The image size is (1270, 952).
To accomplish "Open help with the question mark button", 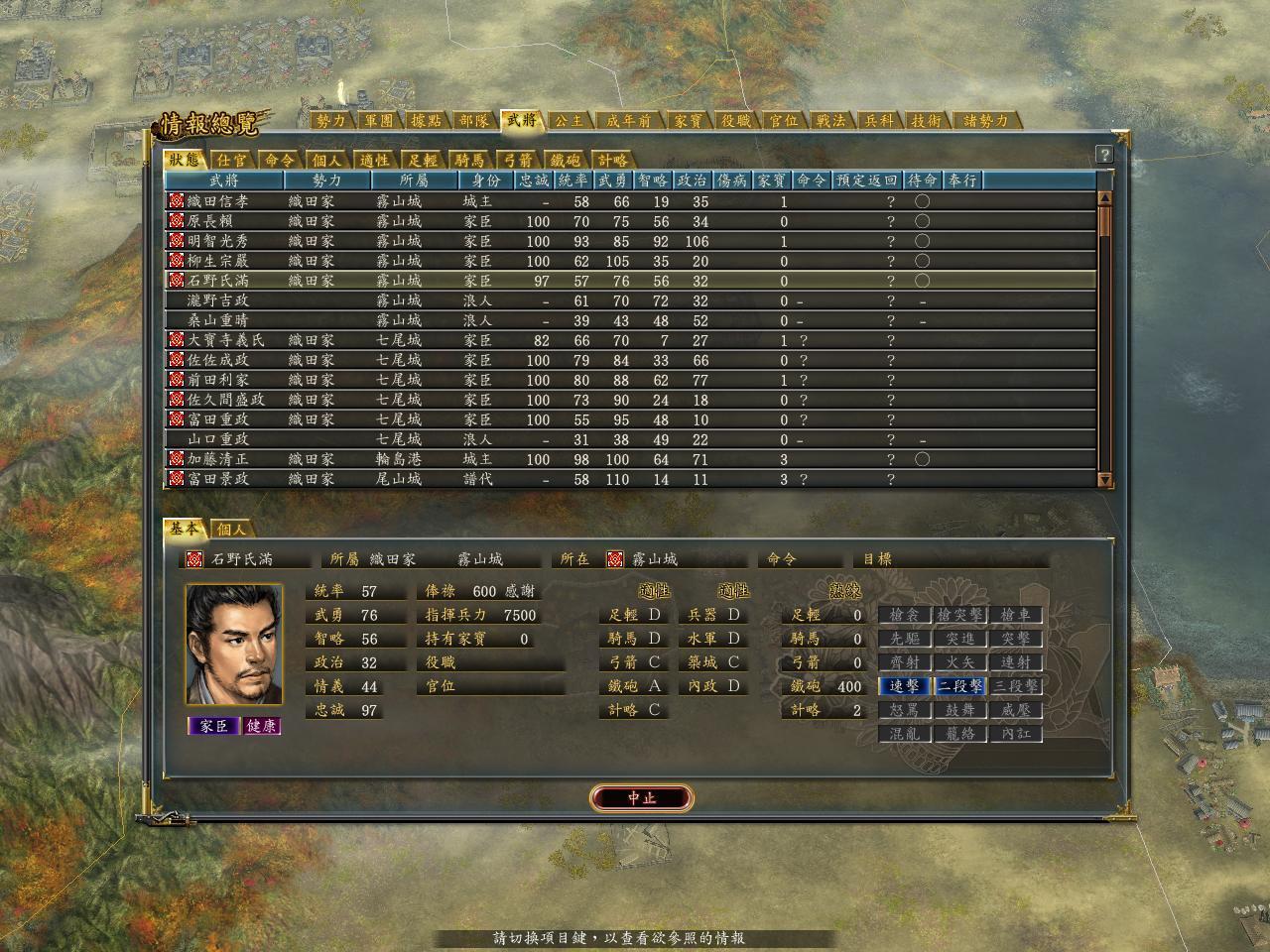I will point(1104,155).
